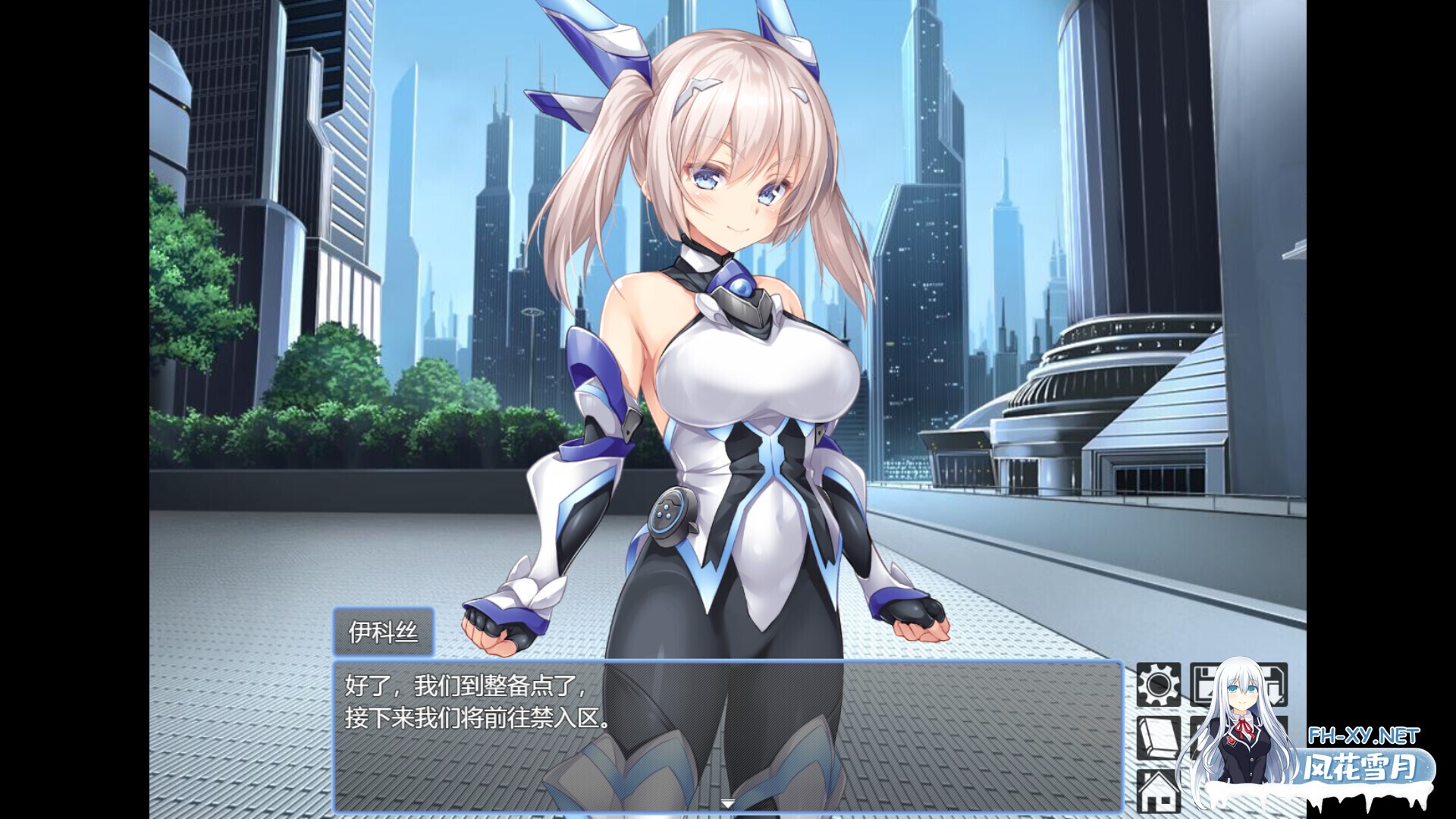Click the mascot girl watermark thumbnail
The width and height of the screenshot is (1456, 819).
click(x=1244, y=720)
